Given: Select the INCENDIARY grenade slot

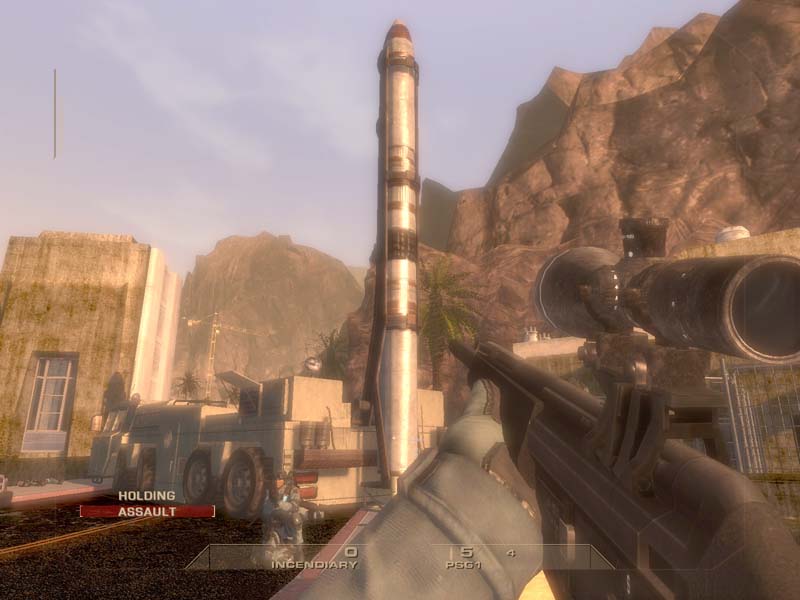Looking at the screenshot, I should coord(313,564).
